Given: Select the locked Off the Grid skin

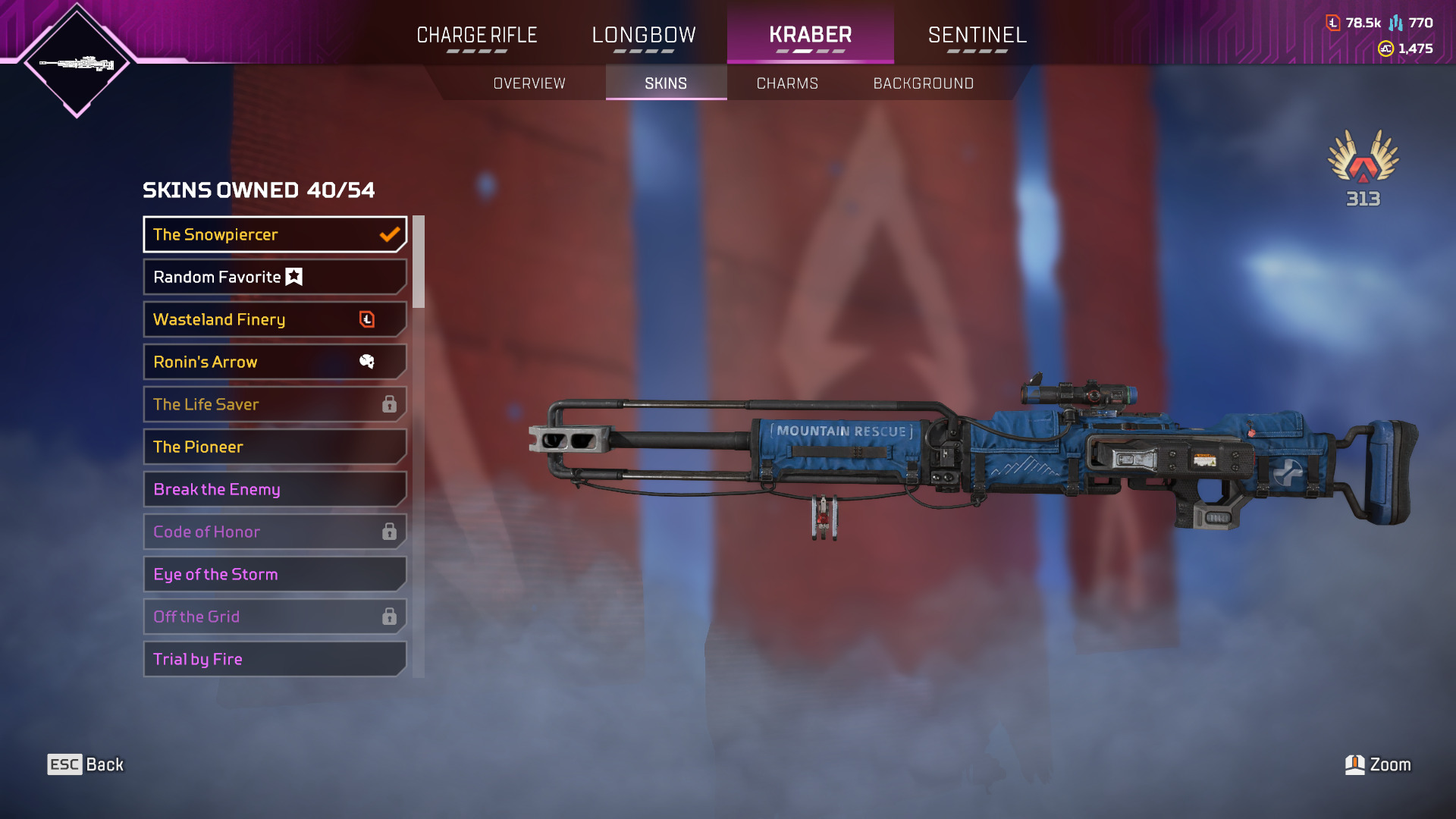Looking at the screenshot, I should [x=275, y=617].
